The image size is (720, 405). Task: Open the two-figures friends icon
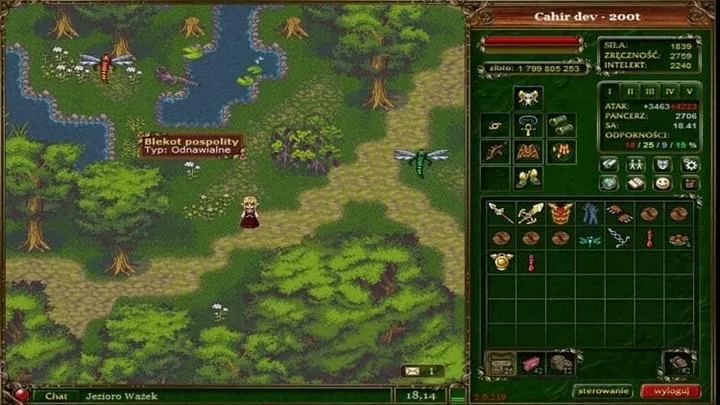click(636, 164)
